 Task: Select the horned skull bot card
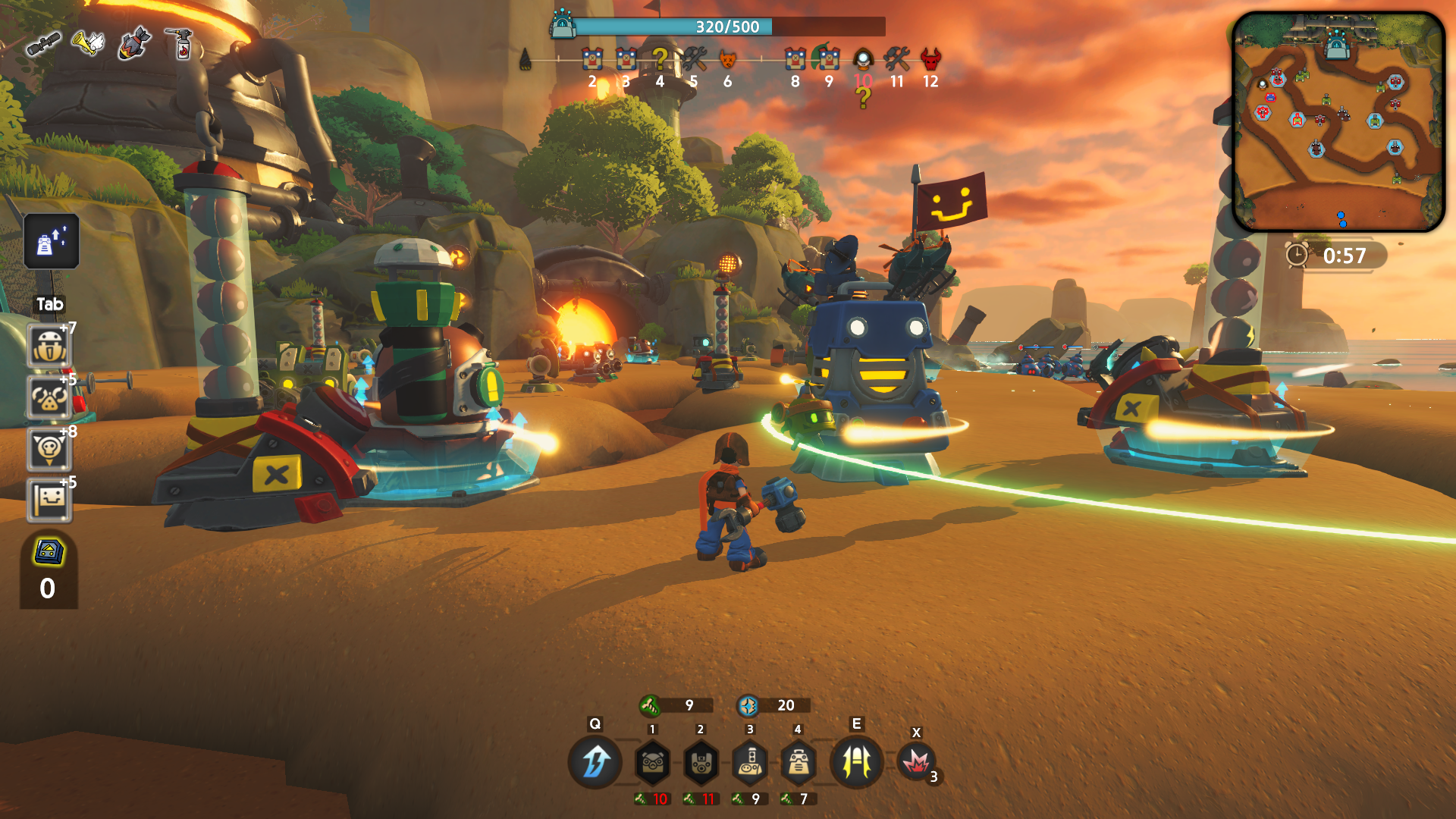(x=49, y=449)
